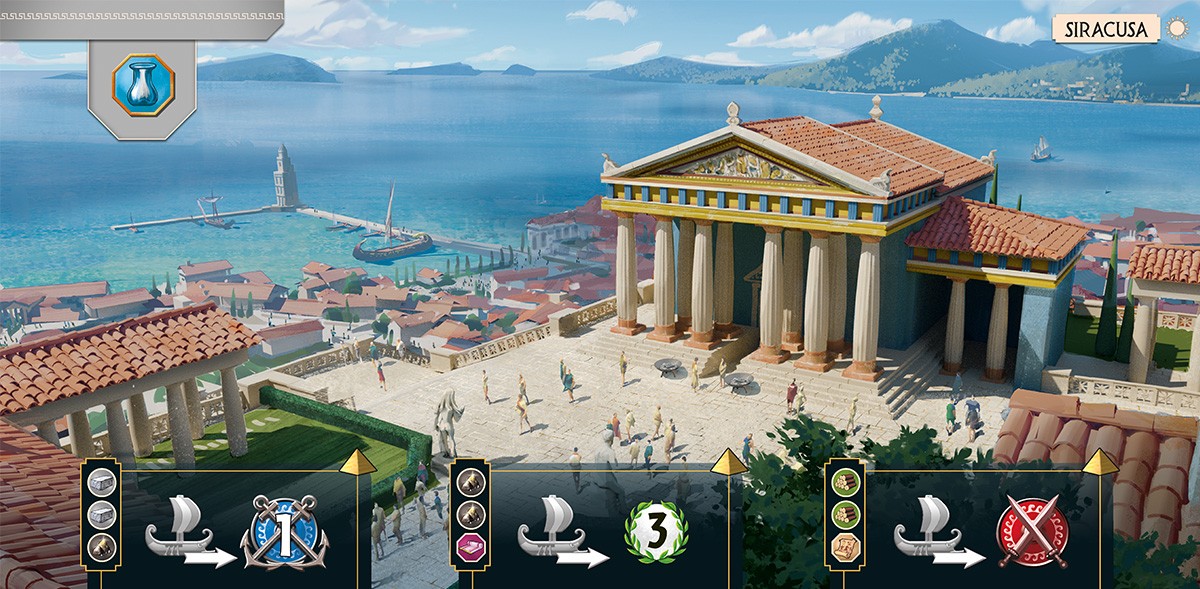1200x589 pixels.
Task: Choose the 3 victory points laurel stage
Action: pyautogui.click(x=657, y=532)
